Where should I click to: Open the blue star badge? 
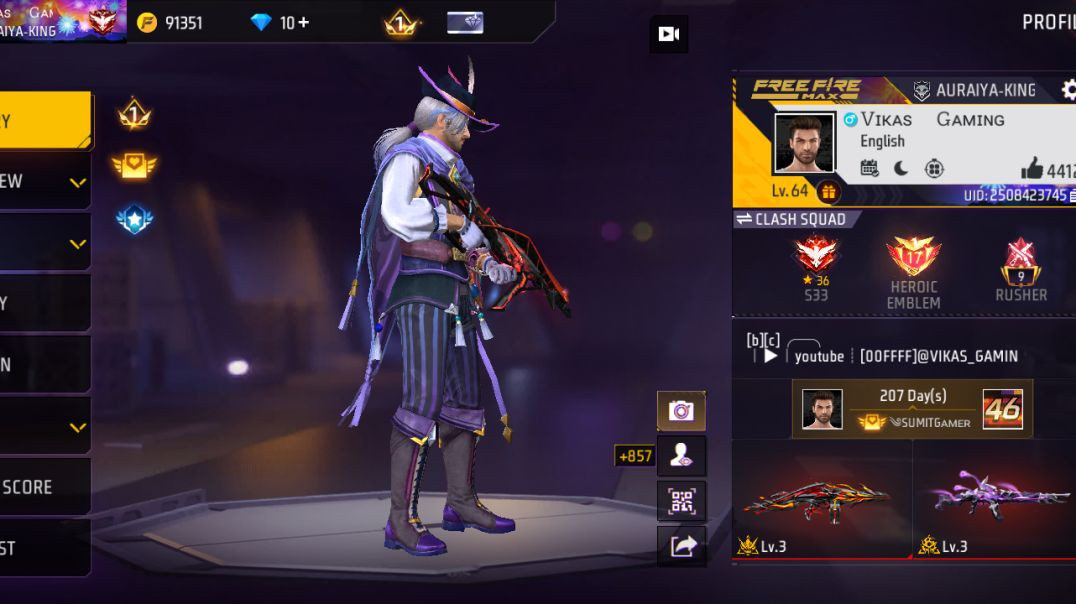pyautogui.click(x=134, y=219)
